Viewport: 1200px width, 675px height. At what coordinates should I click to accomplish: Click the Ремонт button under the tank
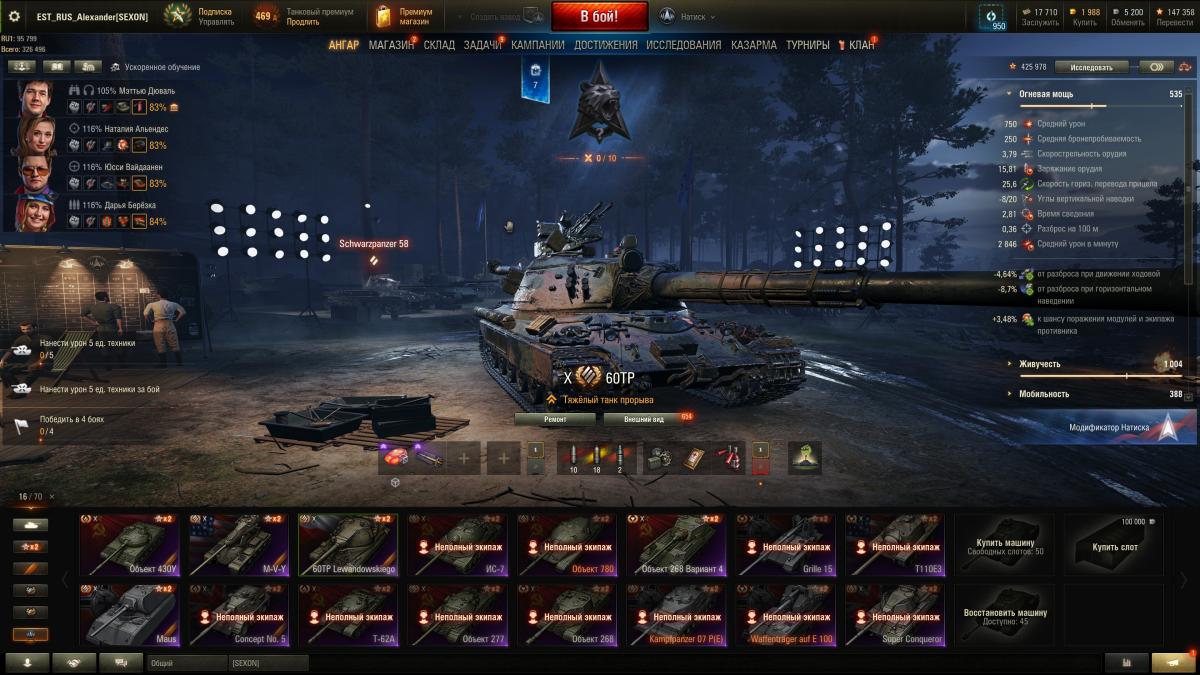[555, 420]
